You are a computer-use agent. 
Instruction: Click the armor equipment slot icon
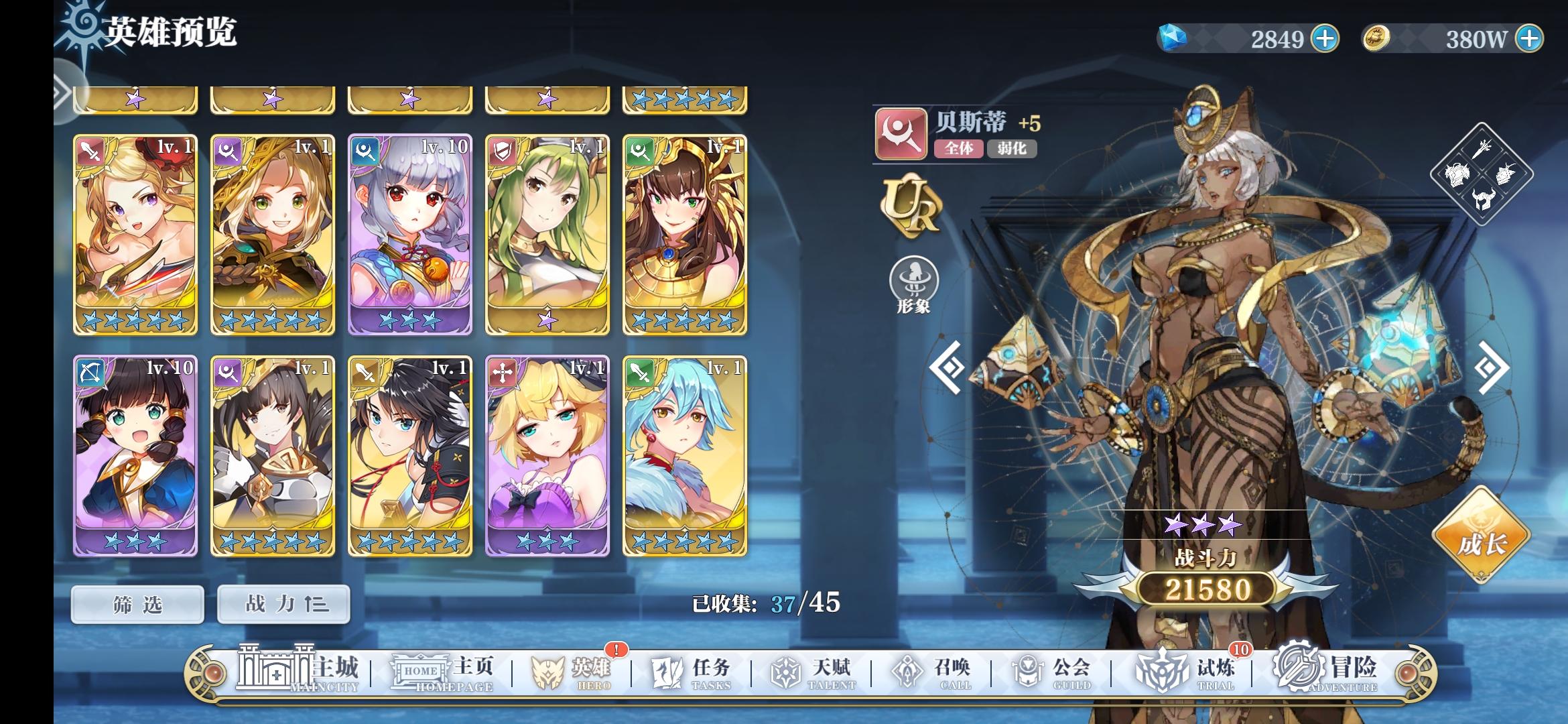tap(1457, 174)
